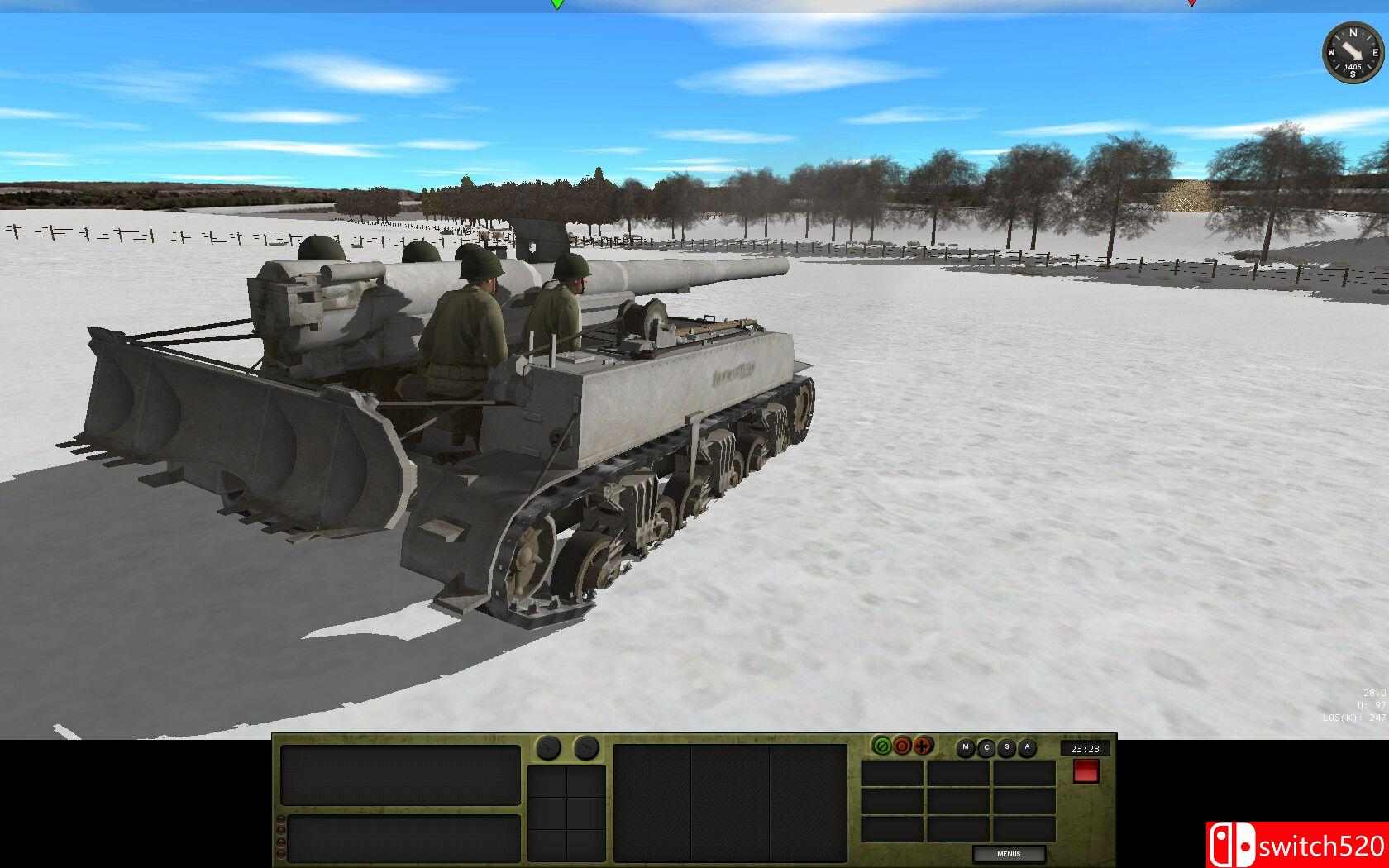Click the red circle target command icon
The image size is (1389, 868).
[x=901, y=746]
